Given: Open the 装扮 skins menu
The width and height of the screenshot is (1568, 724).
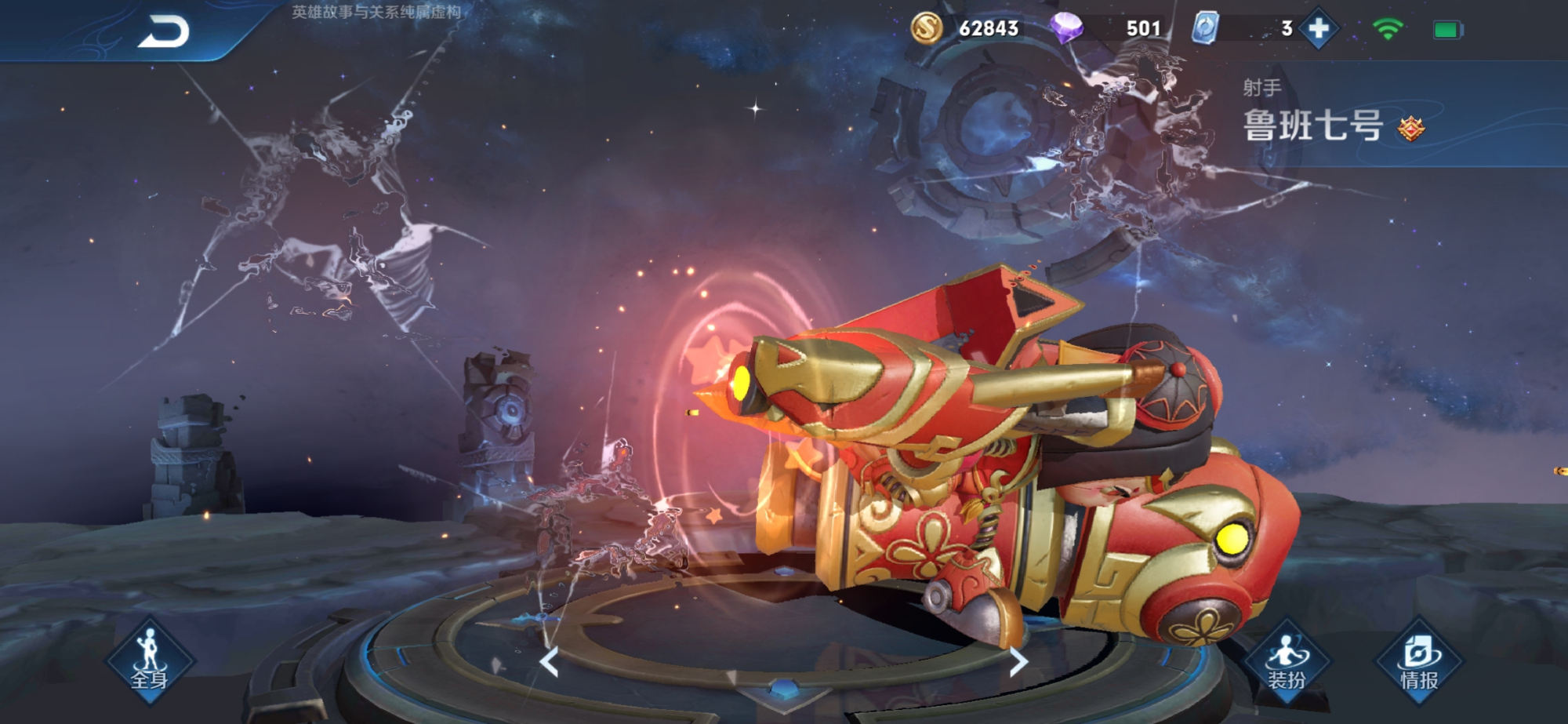Looking at the screenshot, I should [1287, 663].
